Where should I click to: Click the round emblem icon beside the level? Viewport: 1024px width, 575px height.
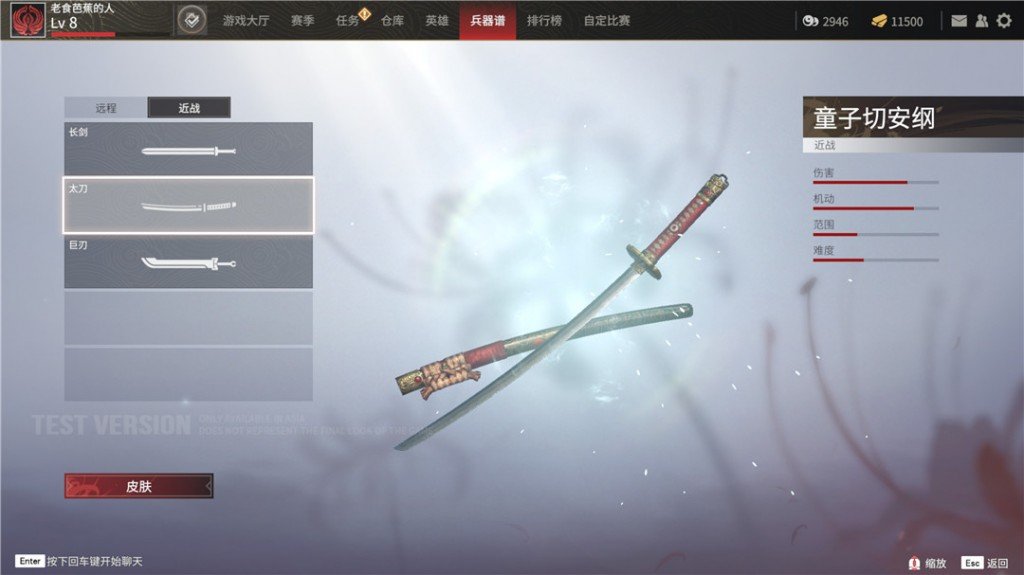click(191, 20)
